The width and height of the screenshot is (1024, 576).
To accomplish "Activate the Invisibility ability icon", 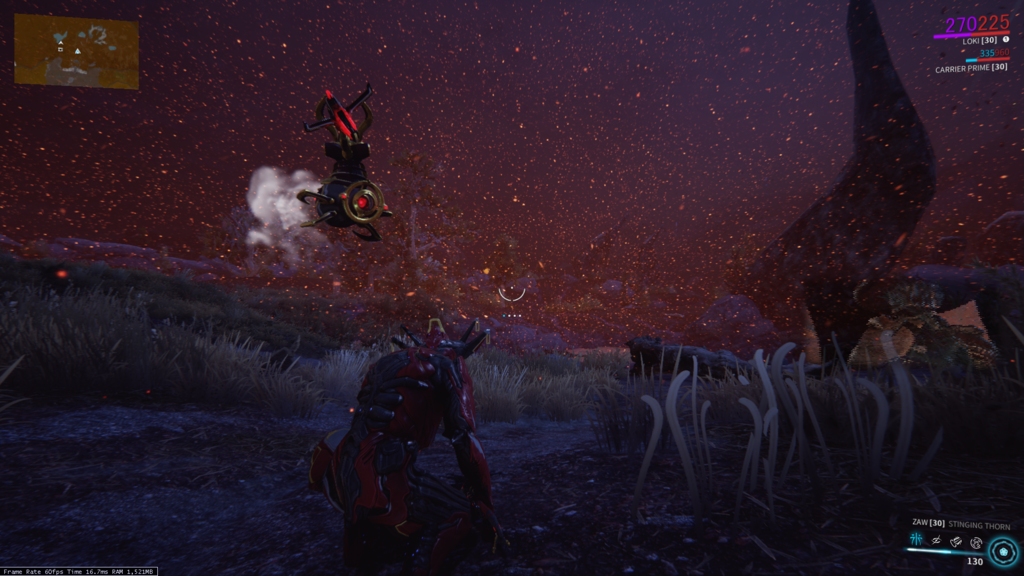I will [x=937, y=541].
